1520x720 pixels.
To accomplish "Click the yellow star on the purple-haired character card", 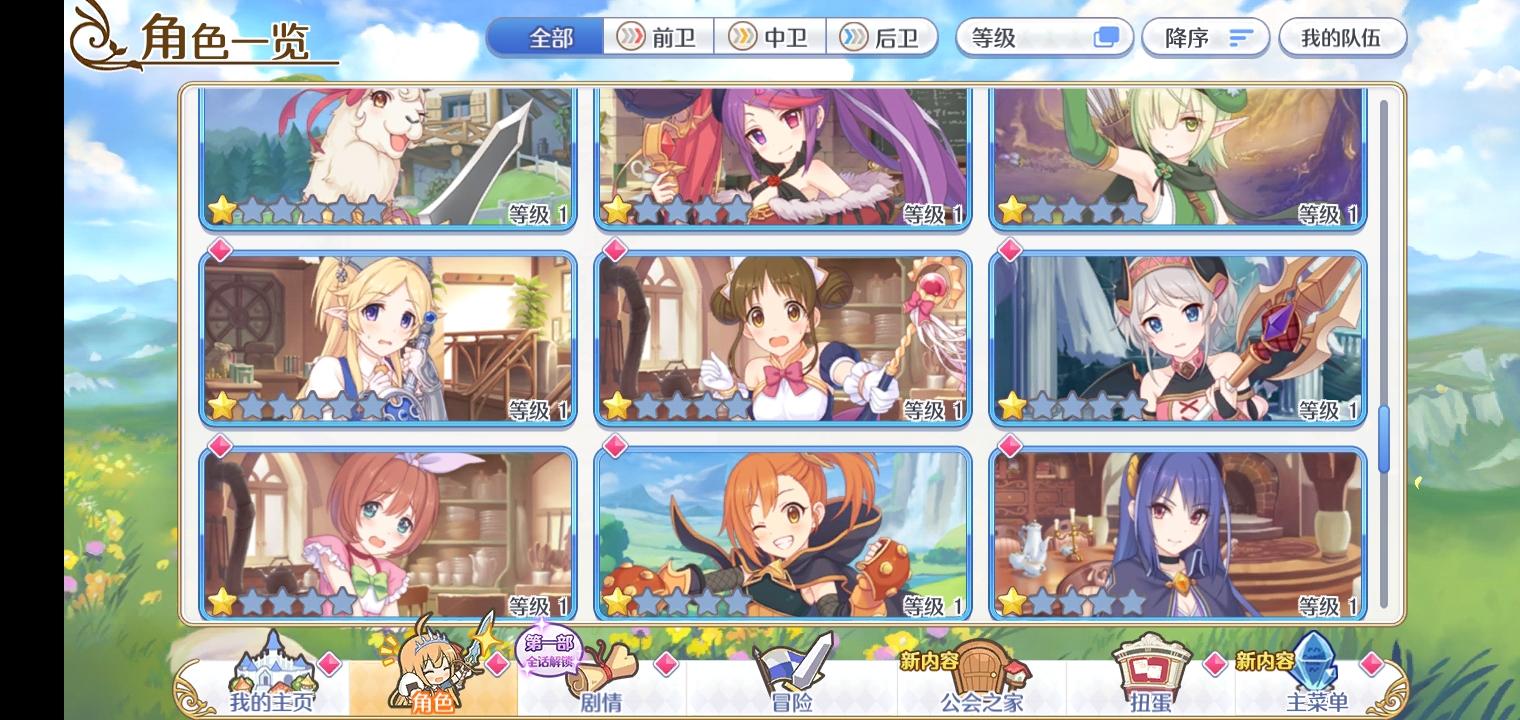I will coord(618,210).
